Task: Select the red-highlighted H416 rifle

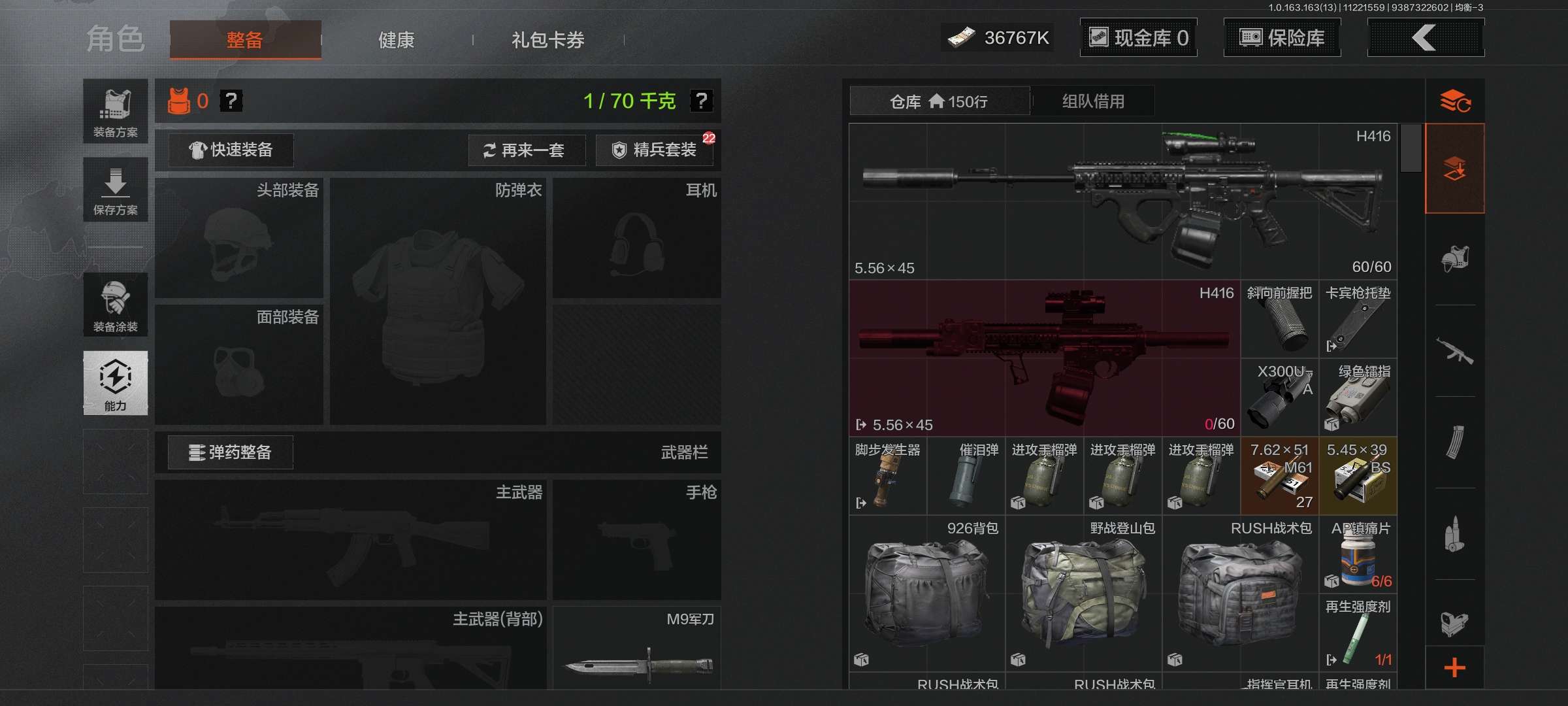Action: click(1044, 358)
